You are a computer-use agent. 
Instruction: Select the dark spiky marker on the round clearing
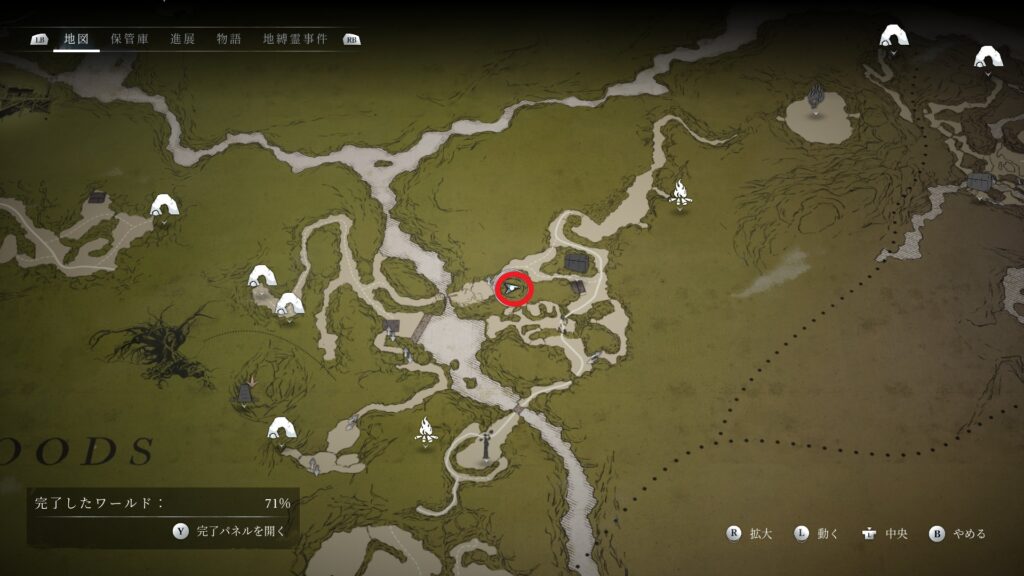click(816, 99)
